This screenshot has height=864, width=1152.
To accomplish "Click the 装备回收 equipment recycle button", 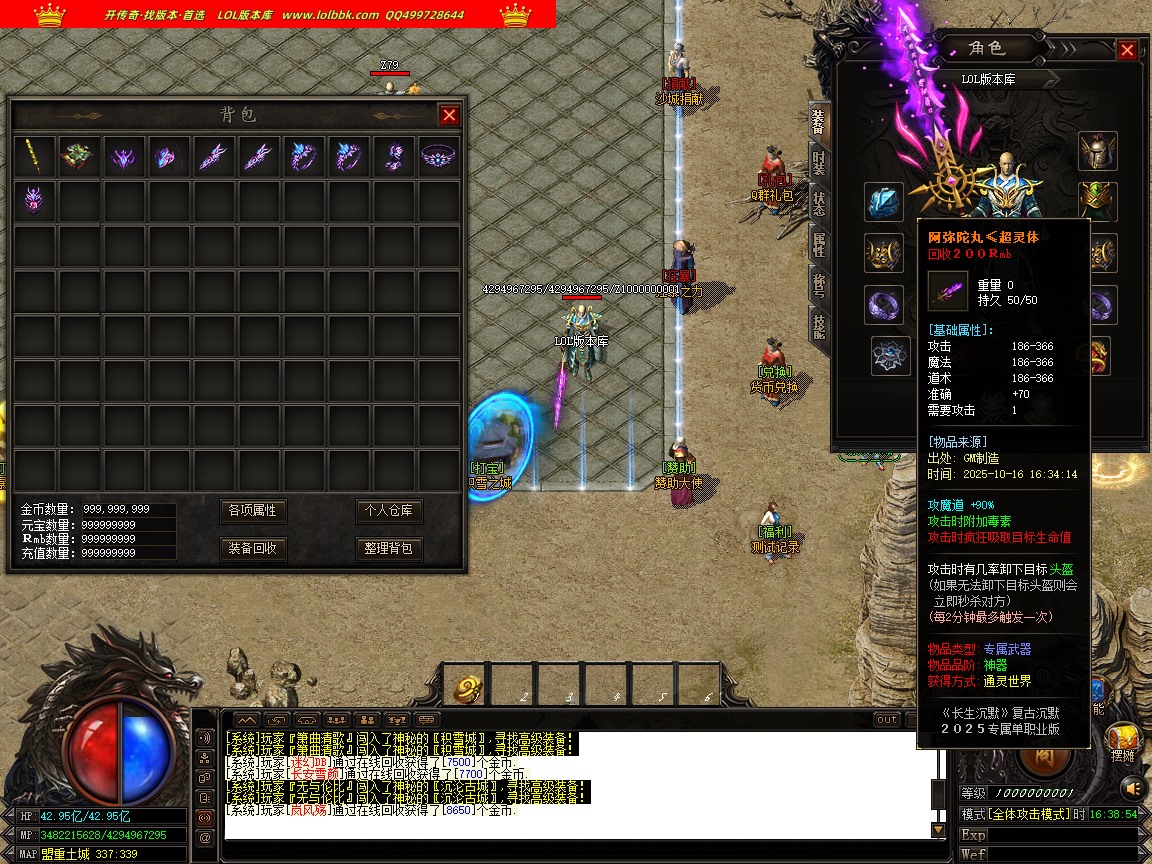I will pyautogui.click(x=252, y=548).
